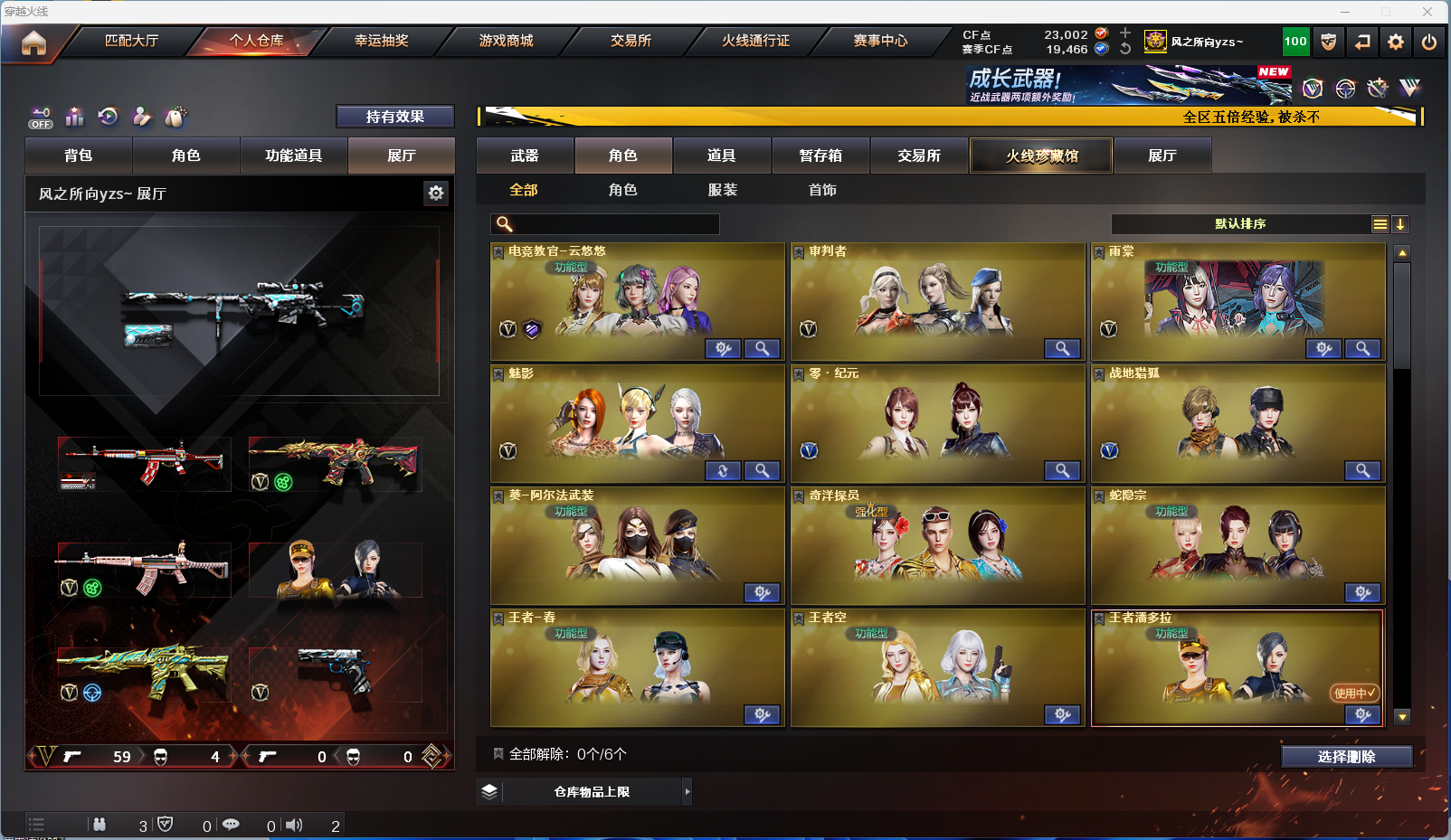Choose the 战地猎狐 character card
This screenshot has height=840, width=1451.
coord(1237,423)
